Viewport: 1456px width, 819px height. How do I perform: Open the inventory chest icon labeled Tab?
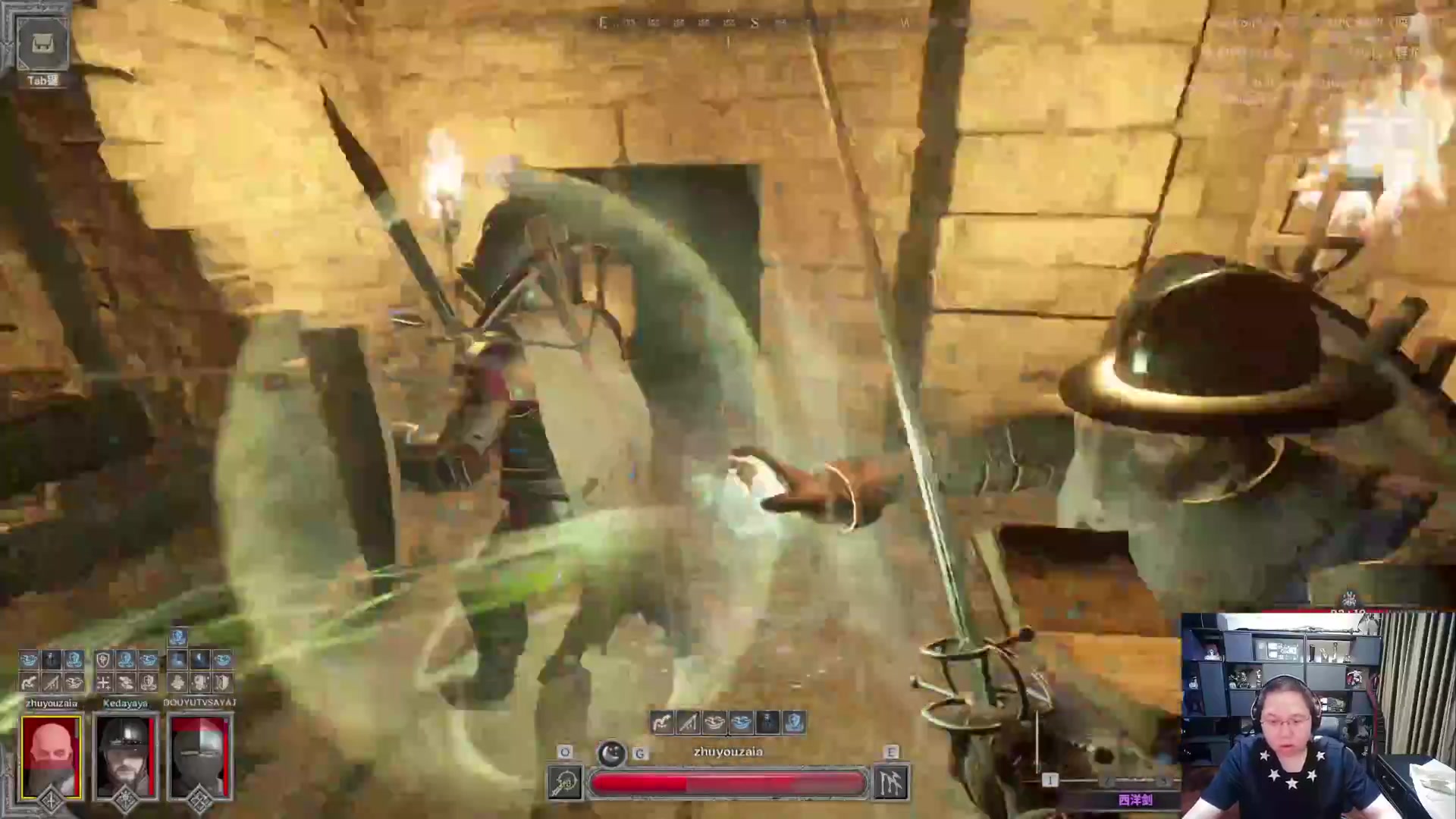click(42, 44)
